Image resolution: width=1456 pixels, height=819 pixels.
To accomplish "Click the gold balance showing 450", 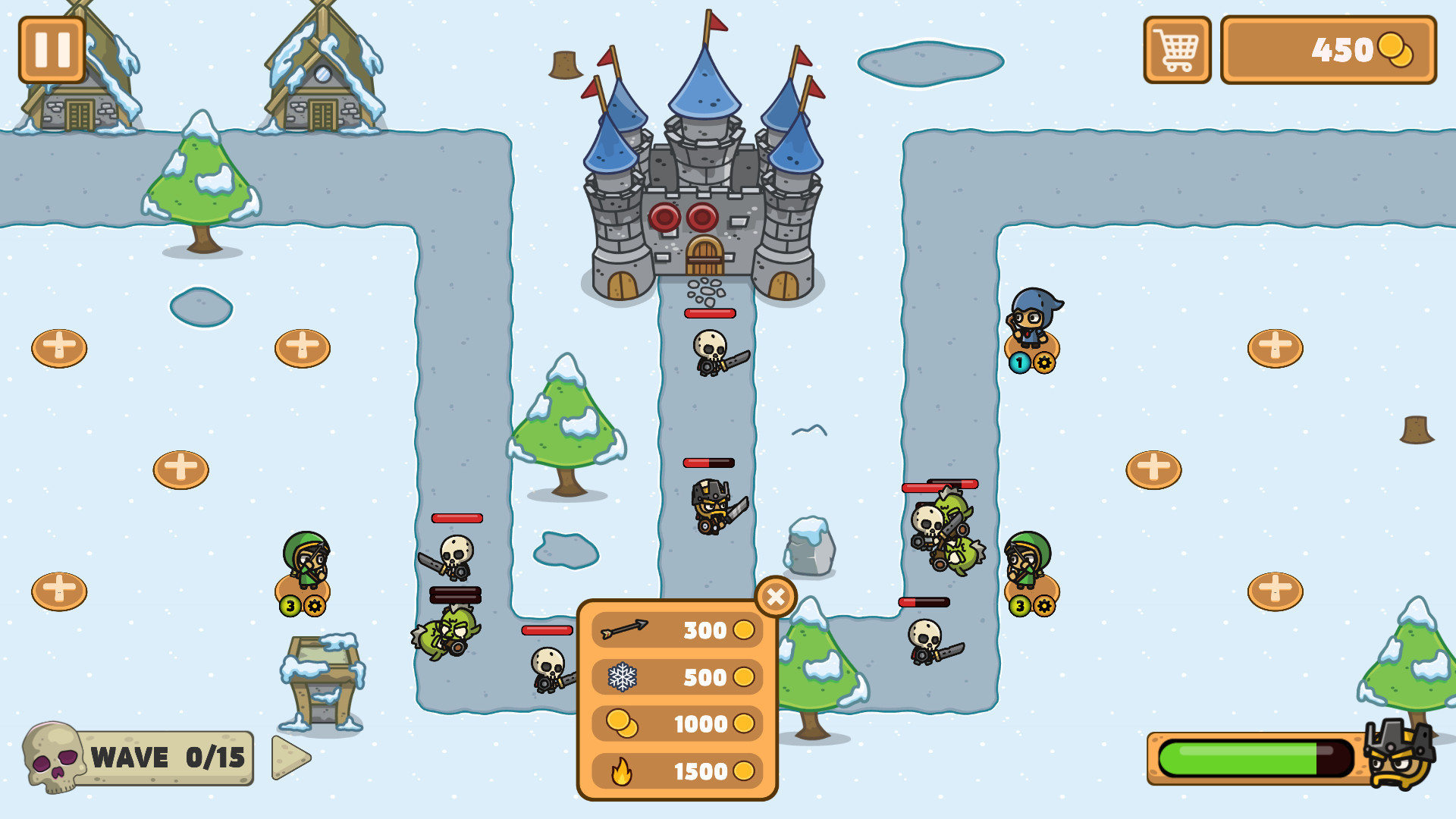I will (1329, 52).
